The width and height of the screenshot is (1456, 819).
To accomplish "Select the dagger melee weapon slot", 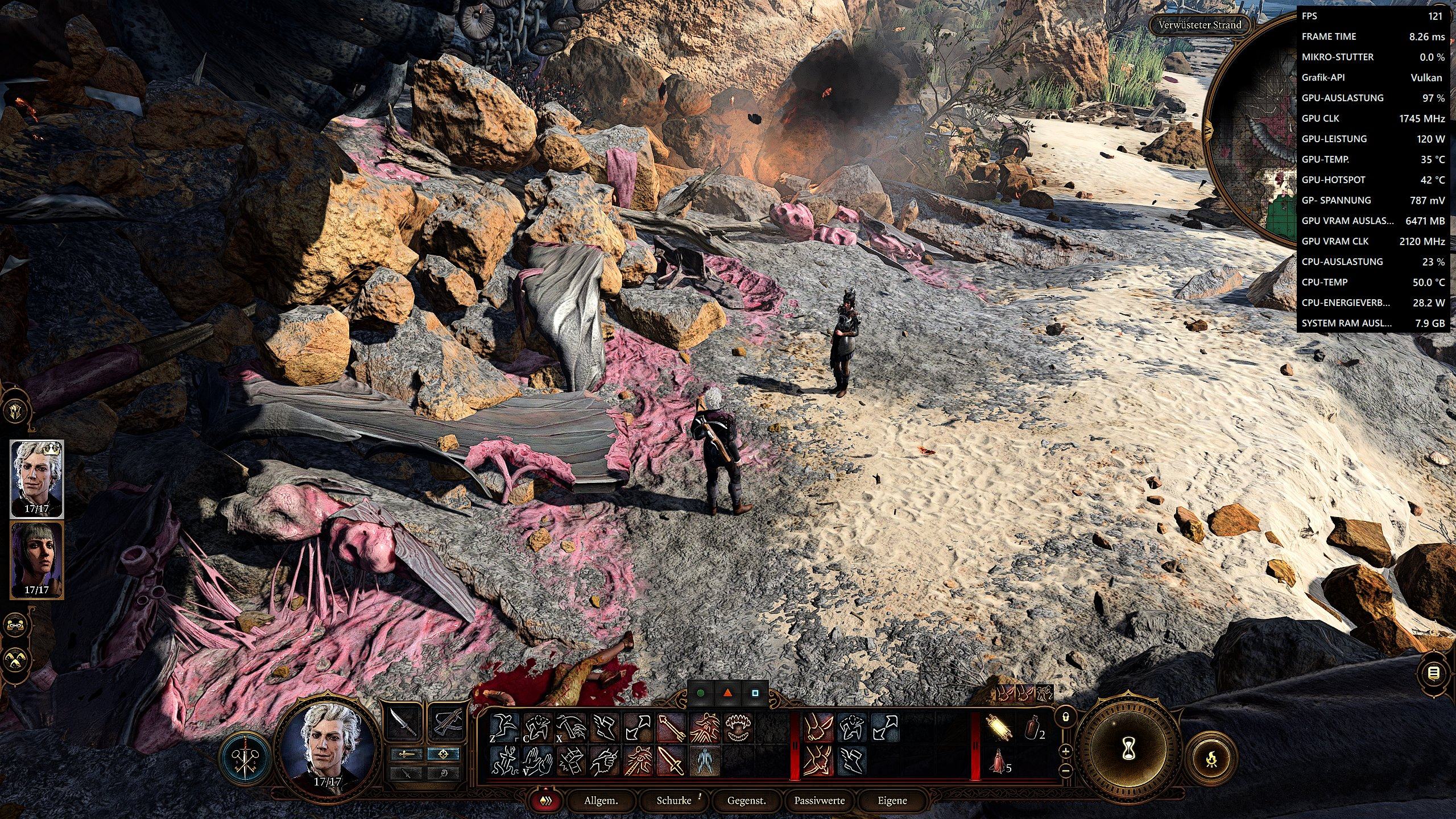I will coord(403,723).
